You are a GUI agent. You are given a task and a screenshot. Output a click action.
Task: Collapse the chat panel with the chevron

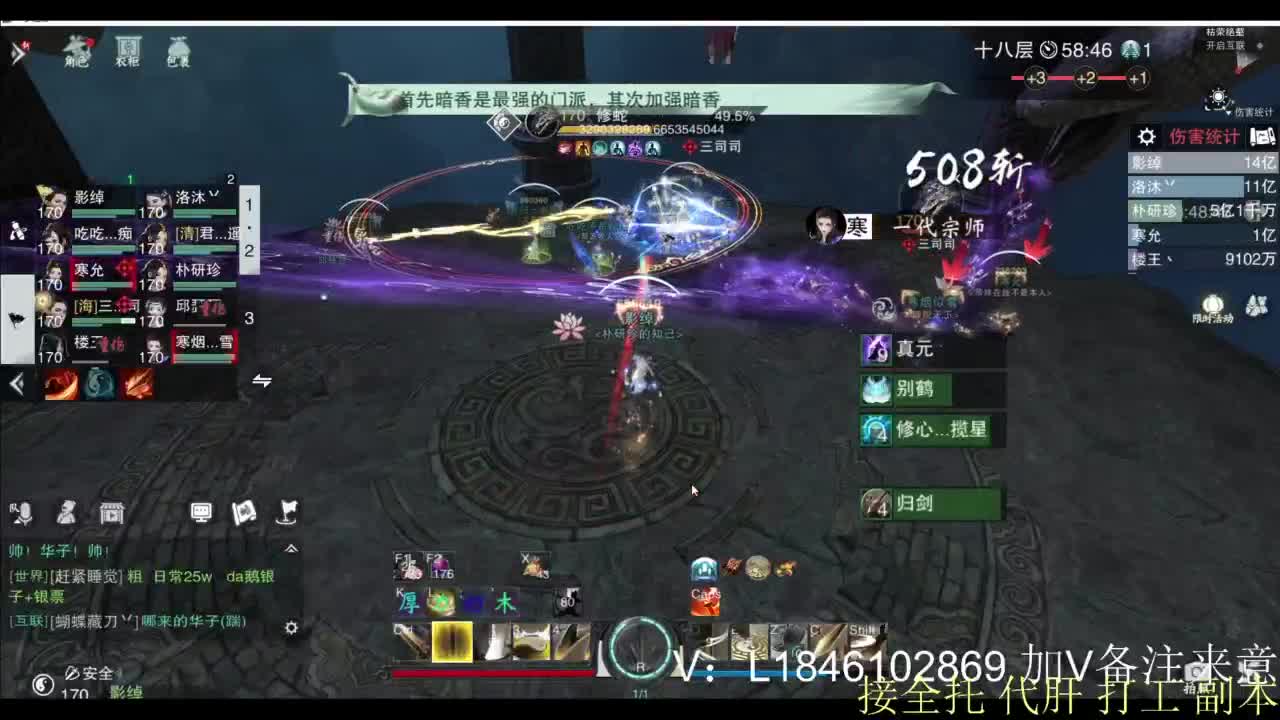coord(290,547)
